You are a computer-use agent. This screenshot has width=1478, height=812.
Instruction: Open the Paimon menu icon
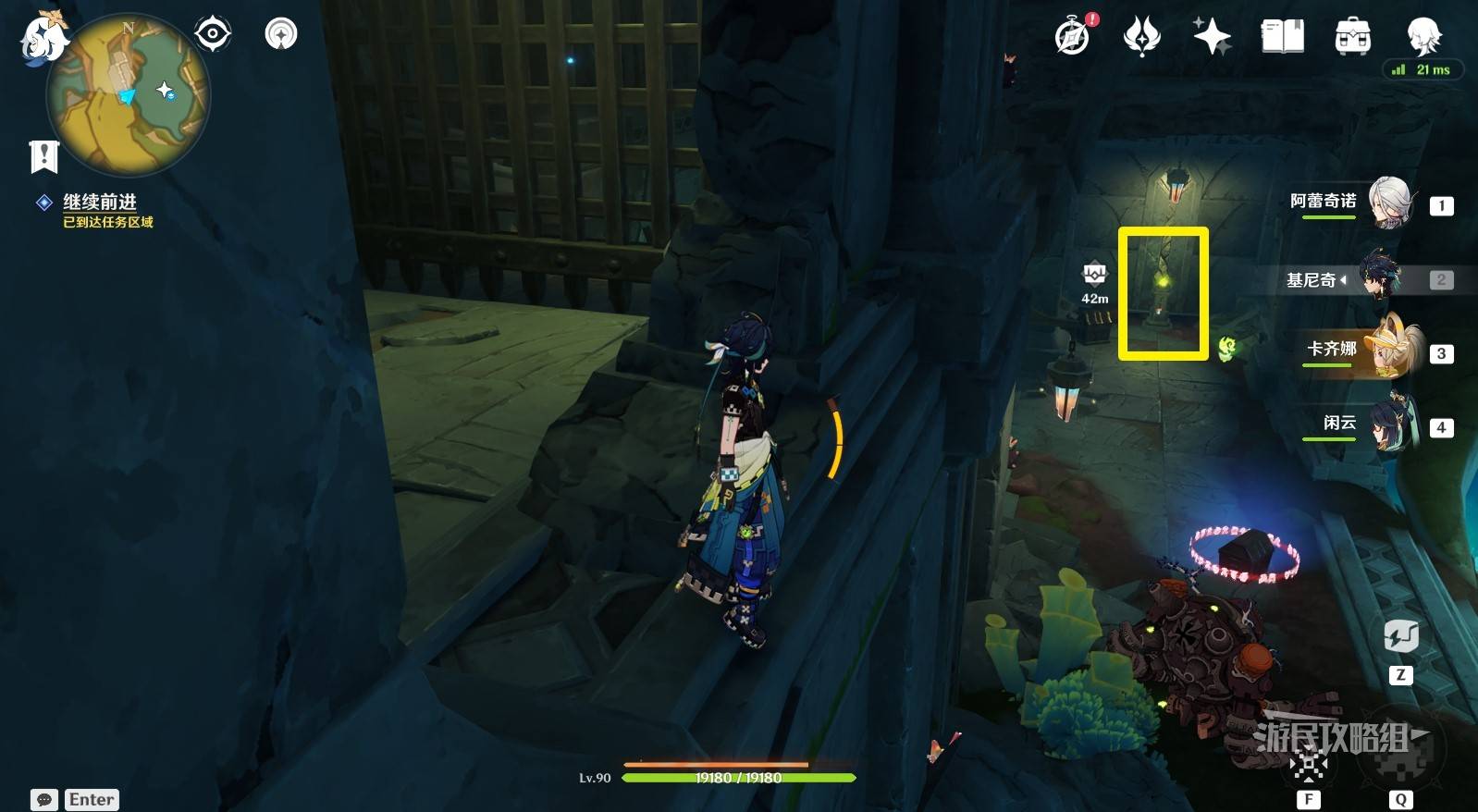[x=41, y=39]
